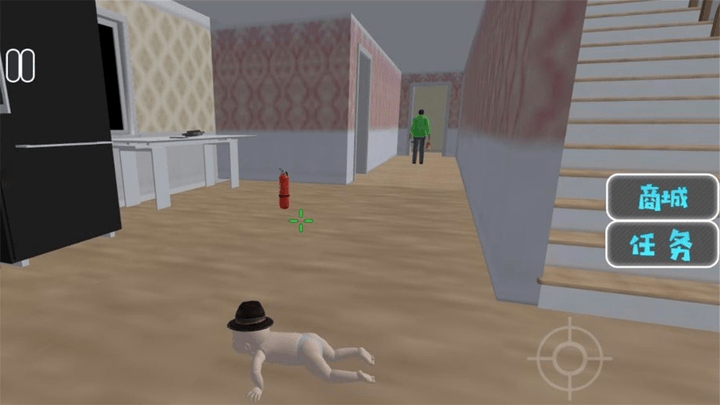Open the 任务 tasks button
The height and width of the screenshot is (405, 720).
pos(662,245)
